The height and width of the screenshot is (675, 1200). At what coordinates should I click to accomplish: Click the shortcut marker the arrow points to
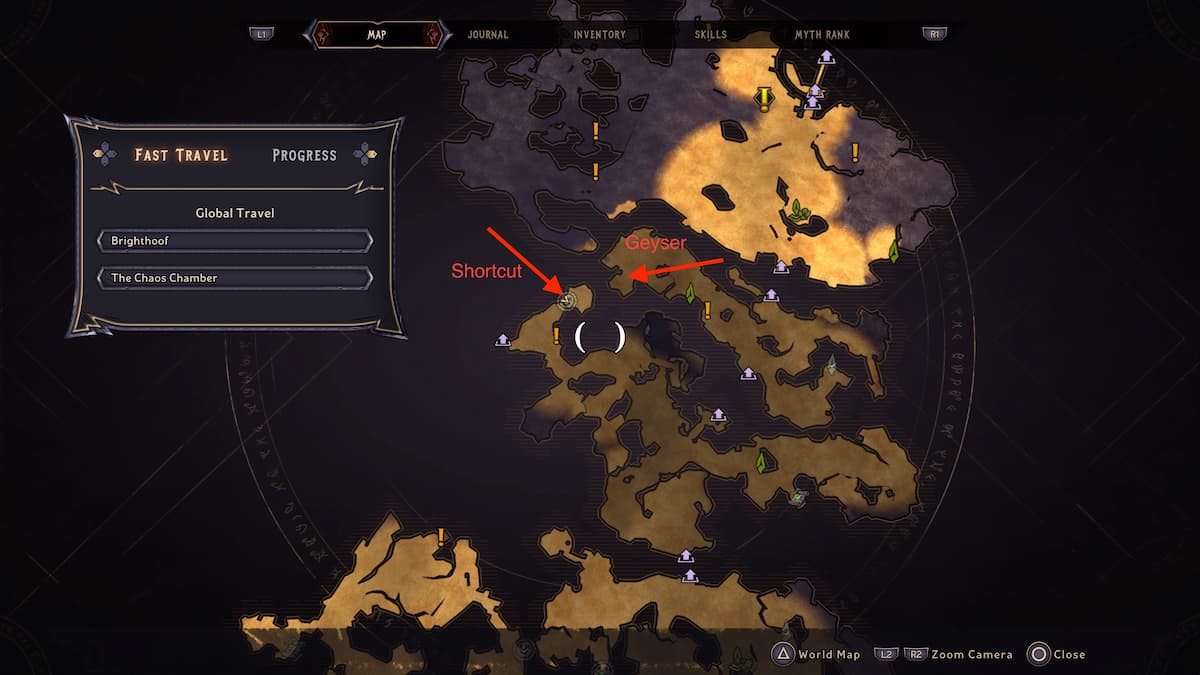pos(567,298)
